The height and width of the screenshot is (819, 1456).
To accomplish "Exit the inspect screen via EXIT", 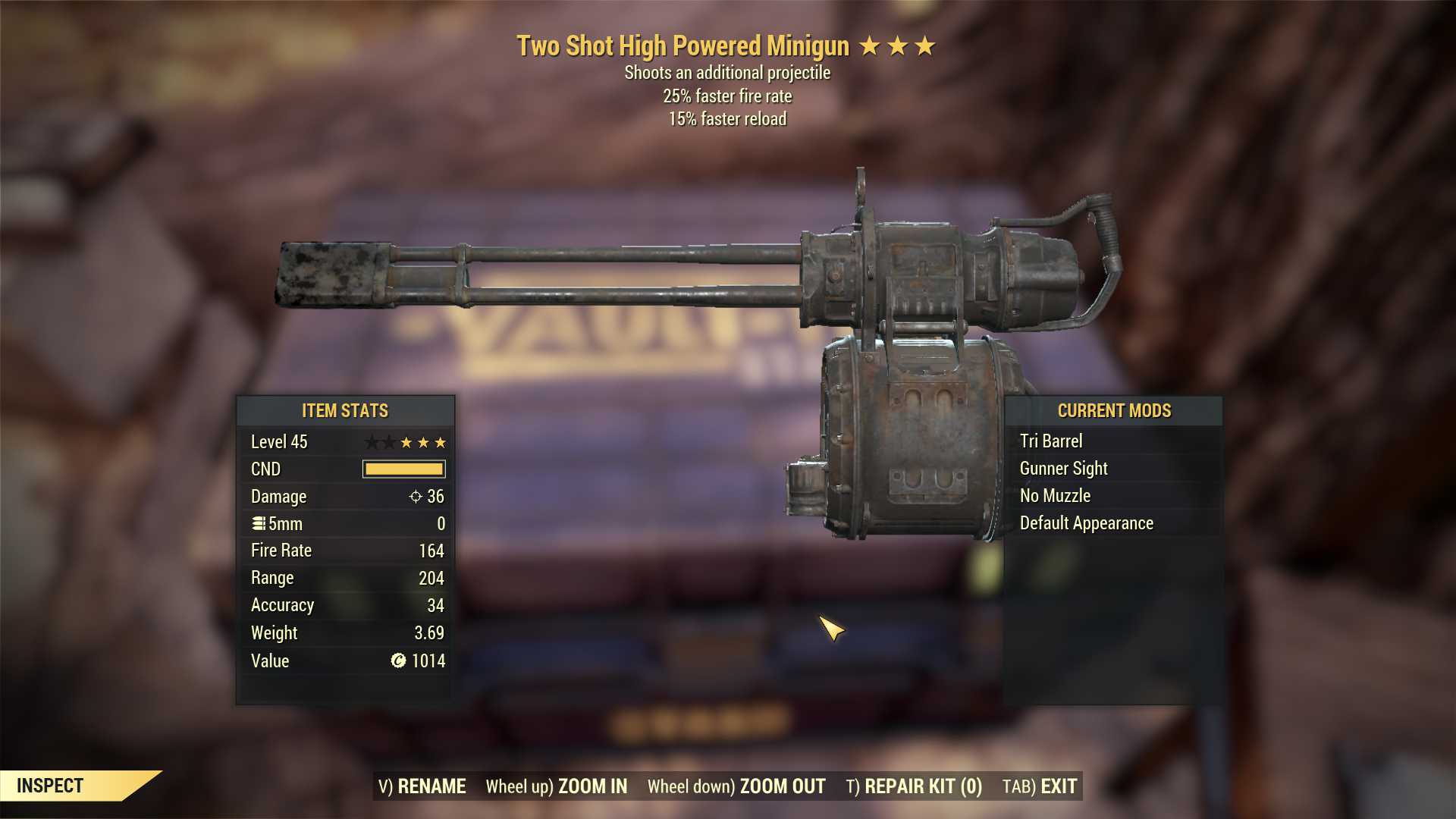I will pos(1040,786).
